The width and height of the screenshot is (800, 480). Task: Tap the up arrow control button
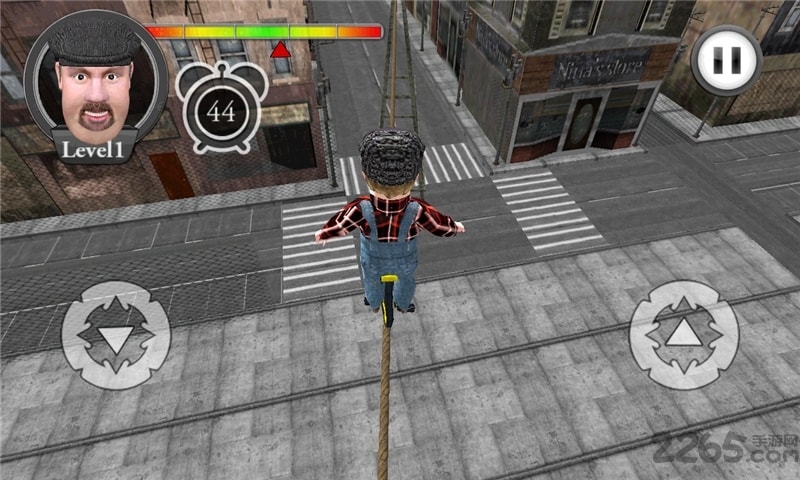pyautogui.click(x=683, y=334)
